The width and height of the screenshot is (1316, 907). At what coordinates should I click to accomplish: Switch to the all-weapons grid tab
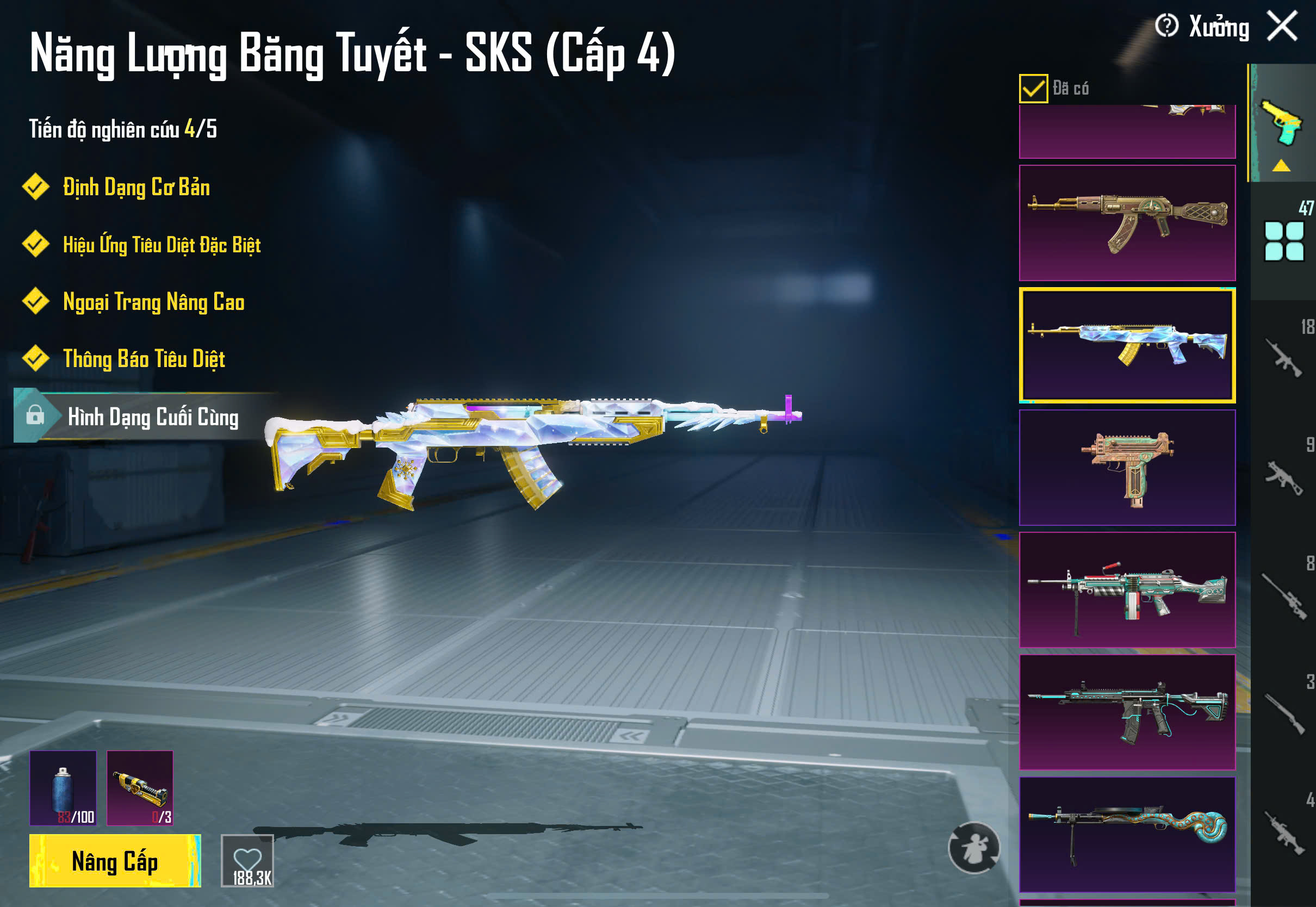(x=1283, y=241)
